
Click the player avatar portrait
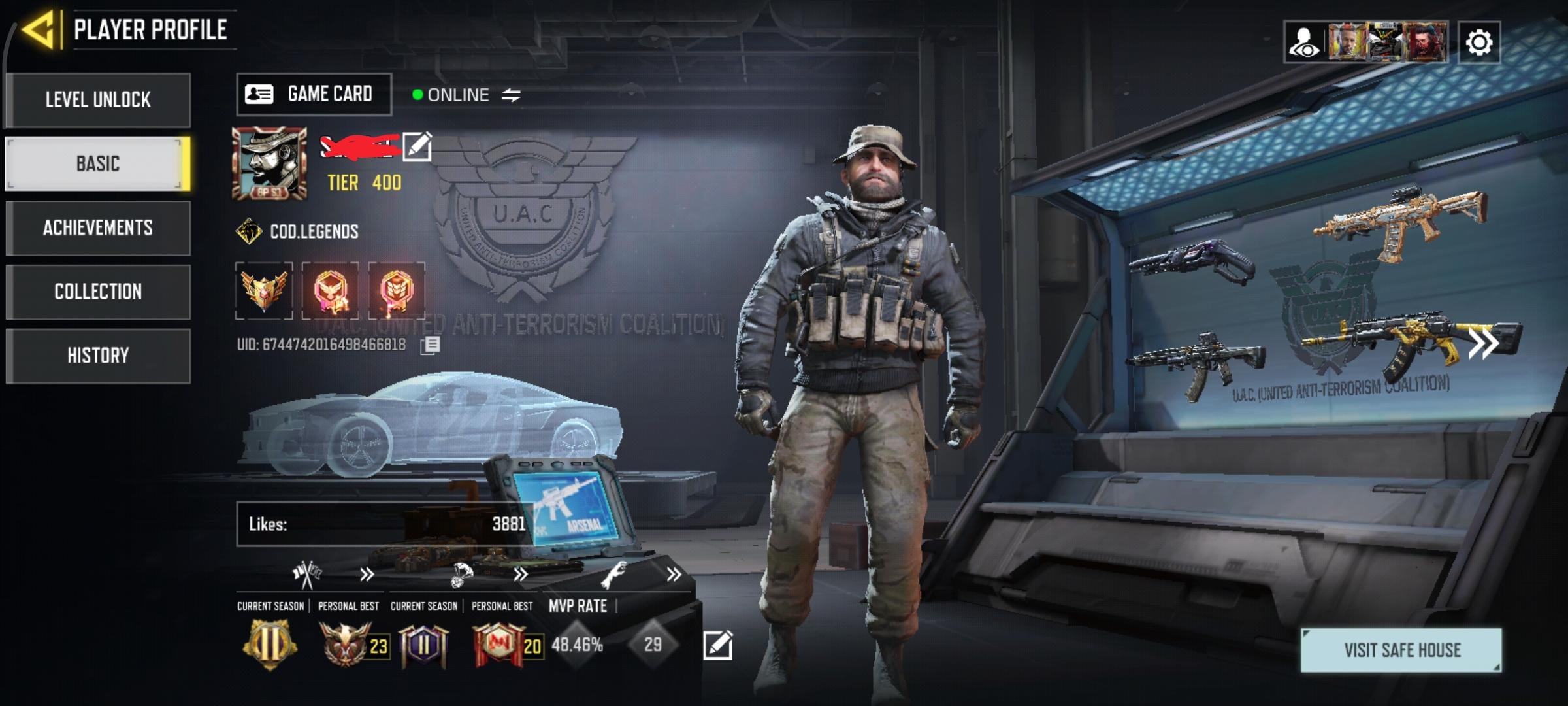269,163
